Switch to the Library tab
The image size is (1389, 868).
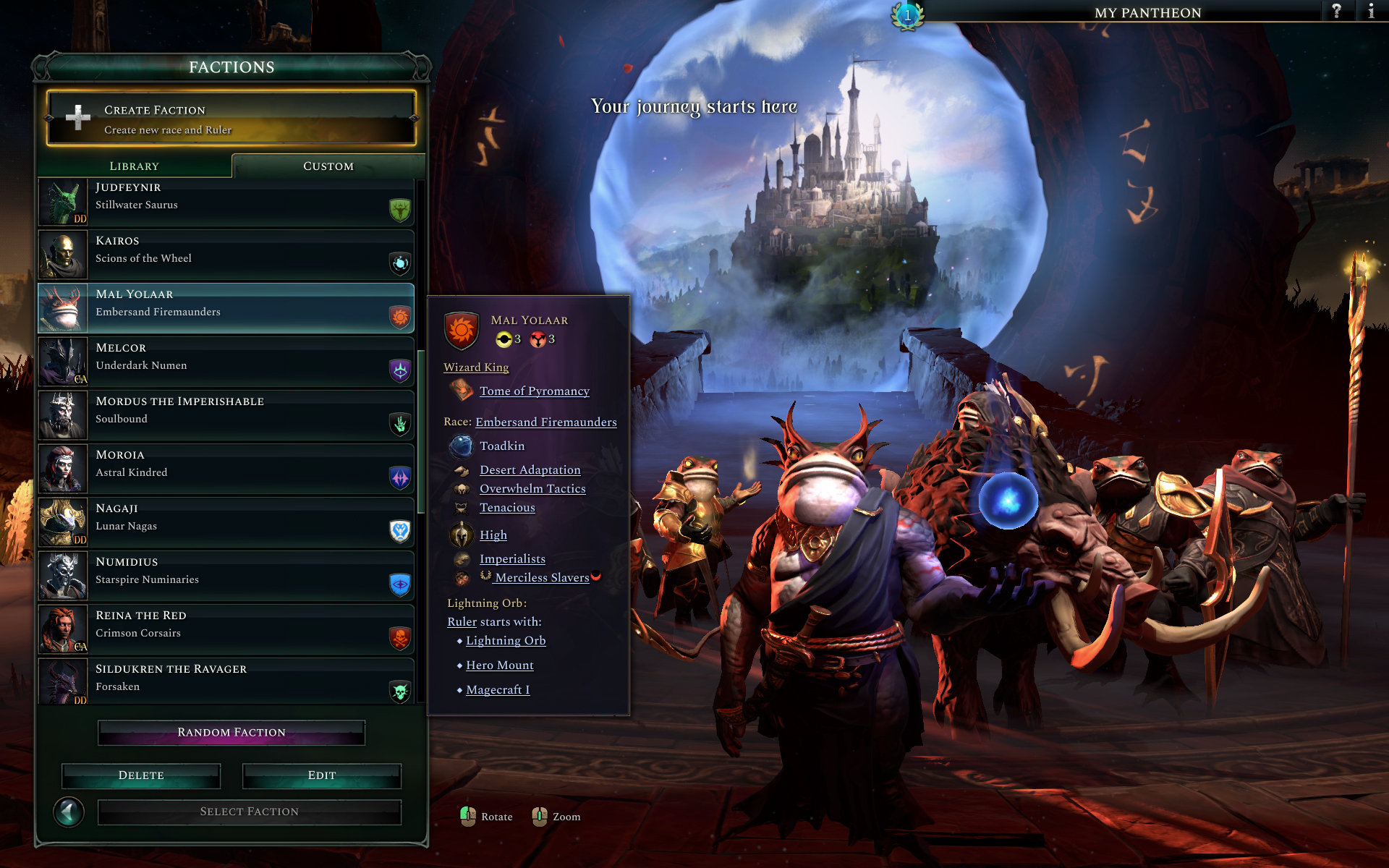click(135, 166)
